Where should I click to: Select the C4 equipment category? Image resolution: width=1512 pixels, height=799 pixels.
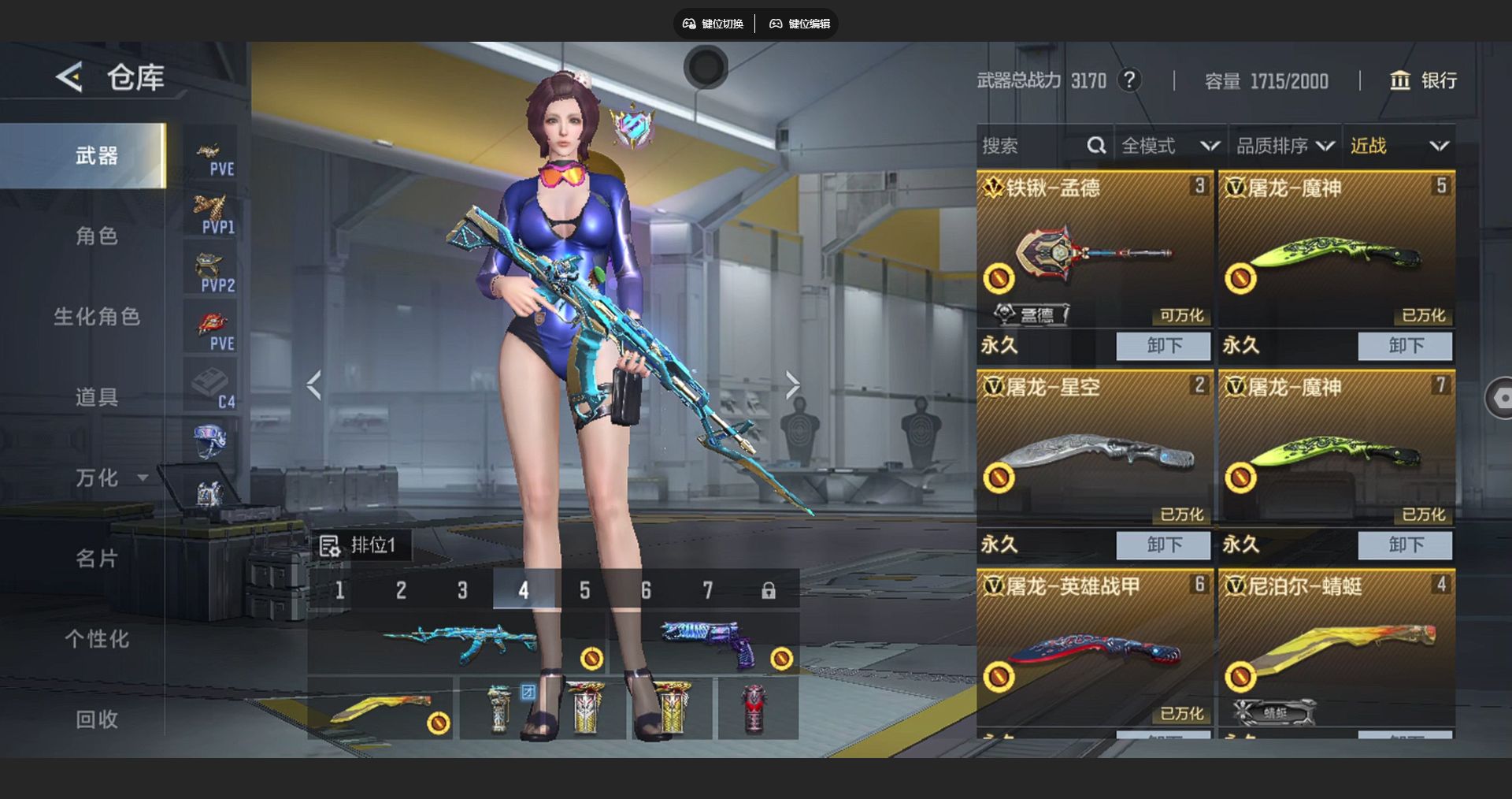coord(211,389)
